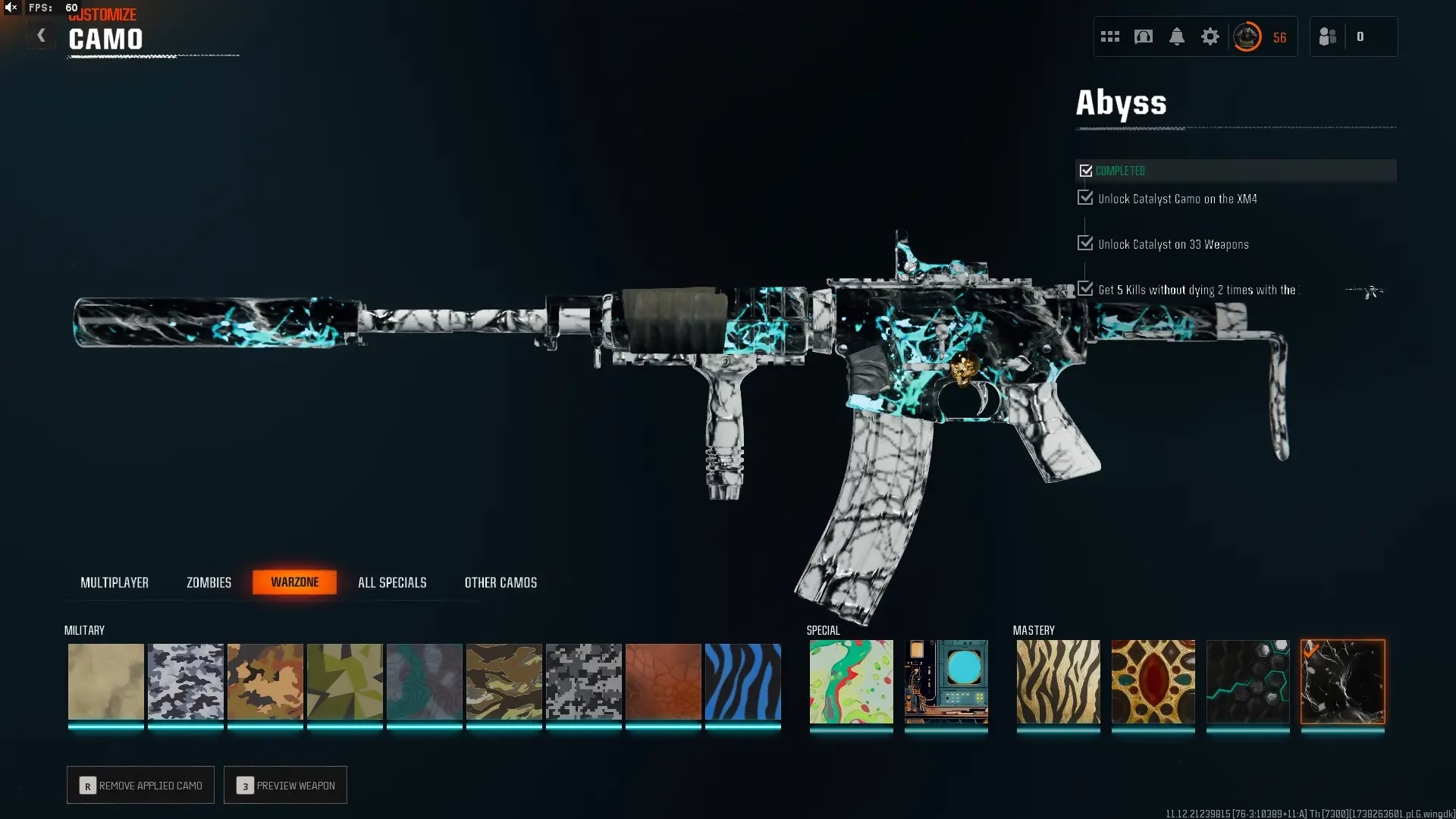The width and height of the screenshot is (1456, 819).
Task: Open the player level profile icon
Action: click(1247, 36)
